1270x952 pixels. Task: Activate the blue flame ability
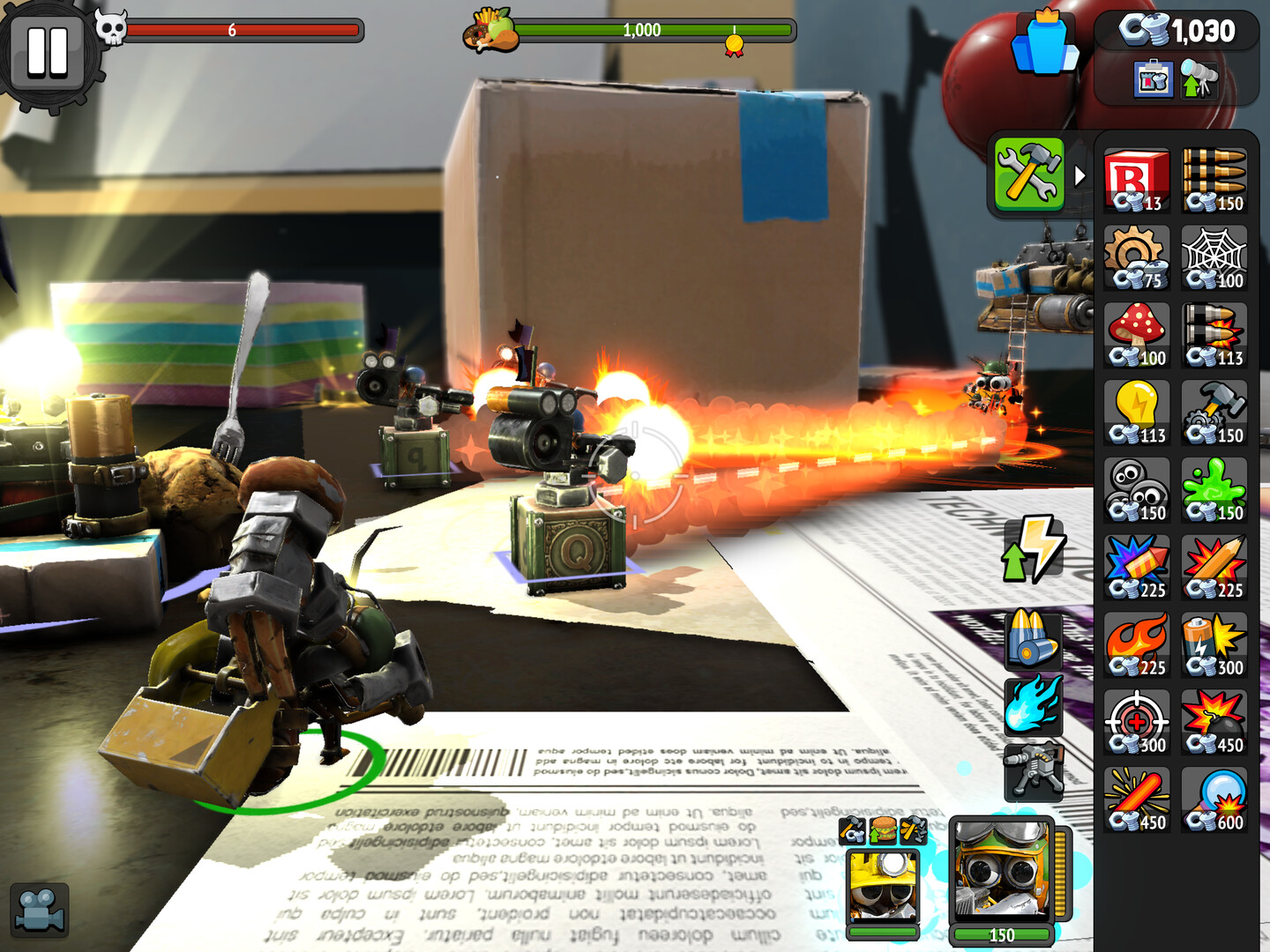pos(1034,704)
